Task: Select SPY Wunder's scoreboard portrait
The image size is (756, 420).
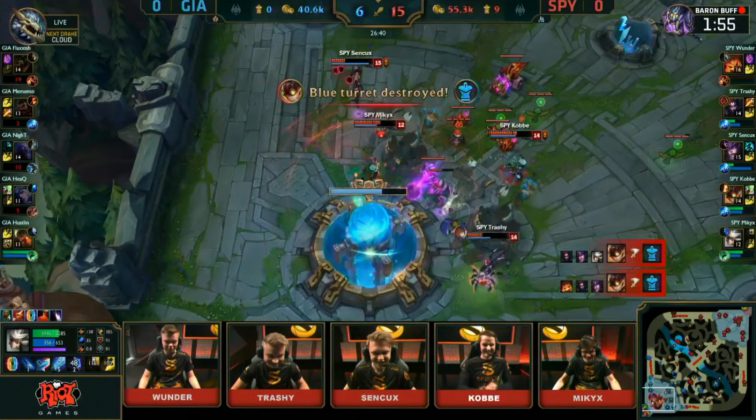Action: (736, 62)
